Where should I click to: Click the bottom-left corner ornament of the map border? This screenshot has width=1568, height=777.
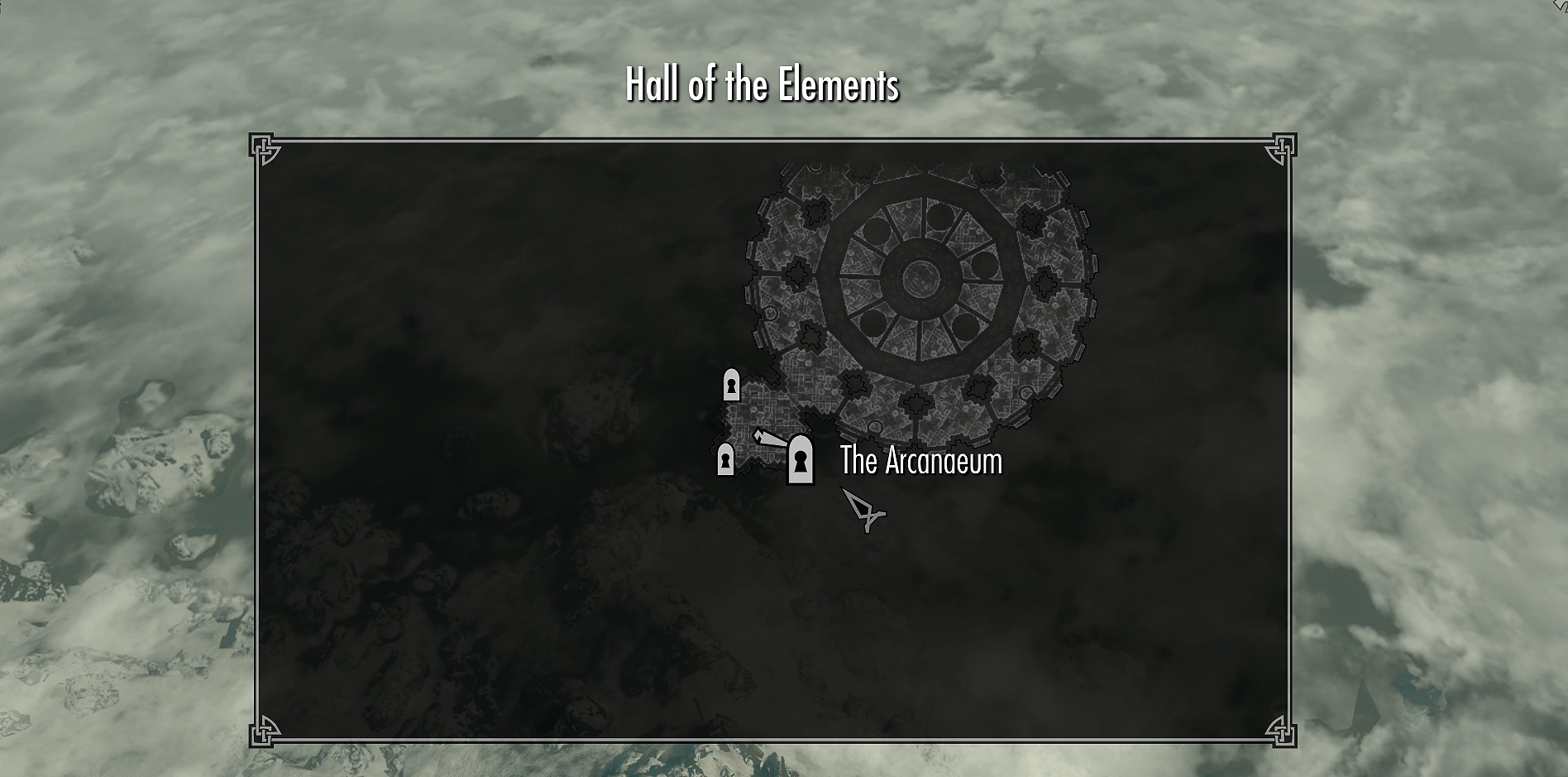[x=265, y=731]
